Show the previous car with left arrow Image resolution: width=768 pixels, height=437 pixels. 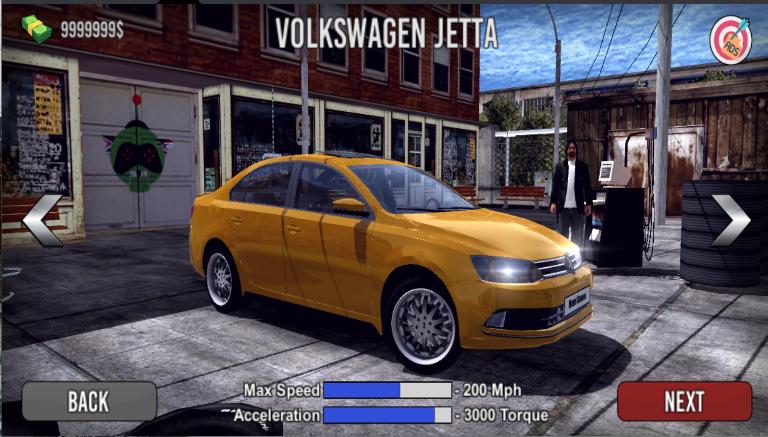(42, 220)
